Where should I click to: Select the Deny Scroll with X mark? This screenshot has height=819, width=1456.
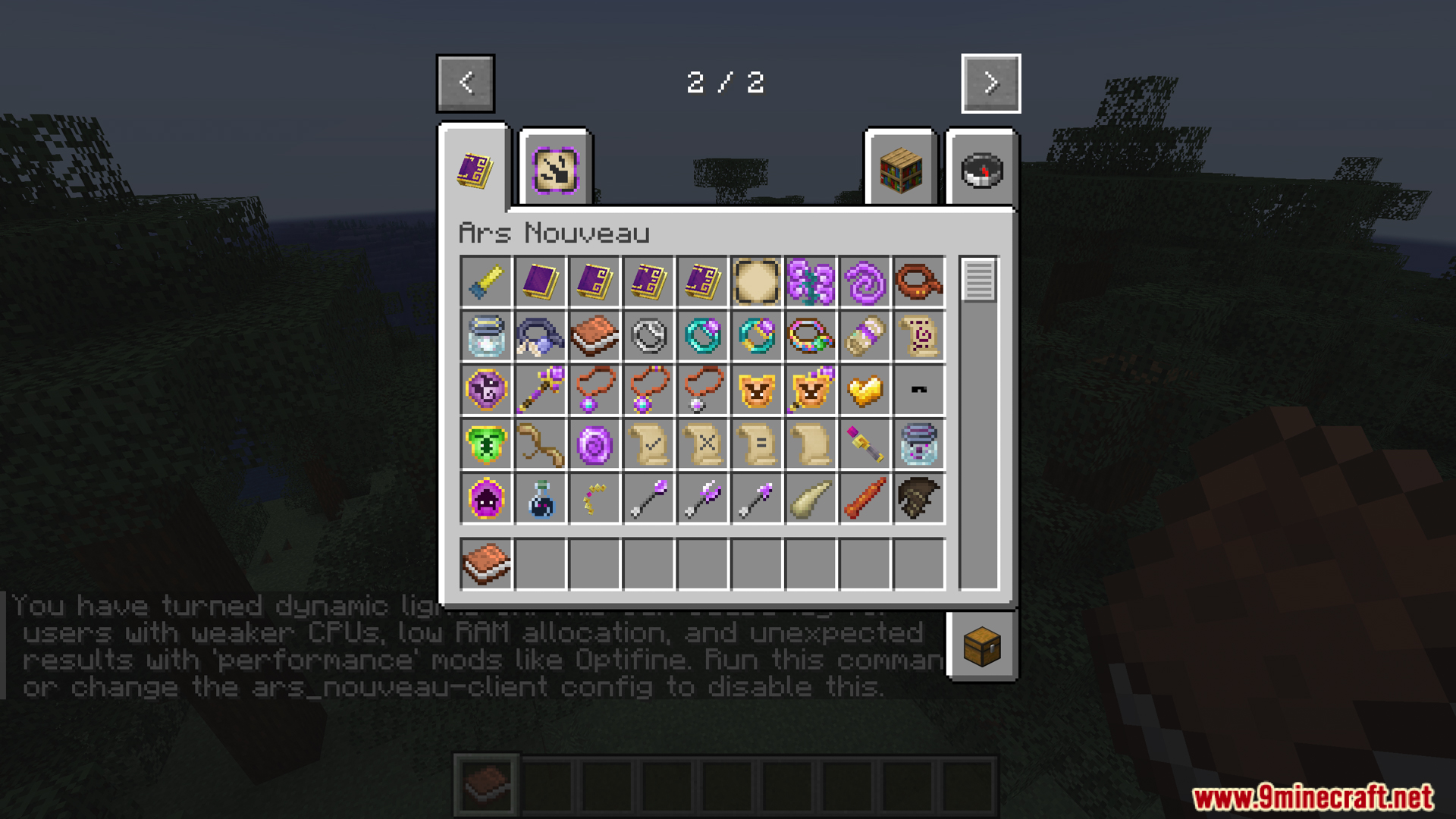(x=702, y=444)
